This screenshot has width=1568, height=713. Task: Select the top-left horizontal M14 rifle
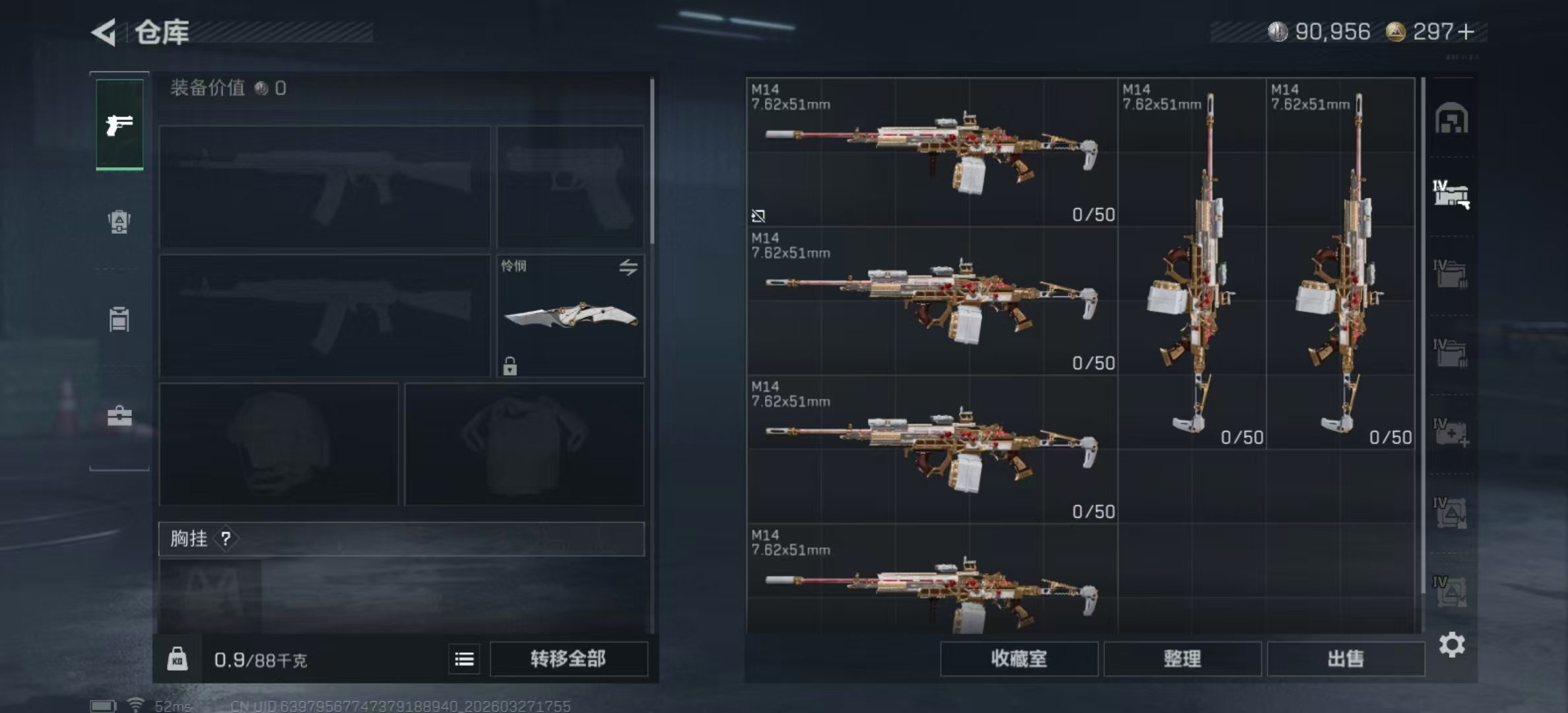[x=932, y=153]
